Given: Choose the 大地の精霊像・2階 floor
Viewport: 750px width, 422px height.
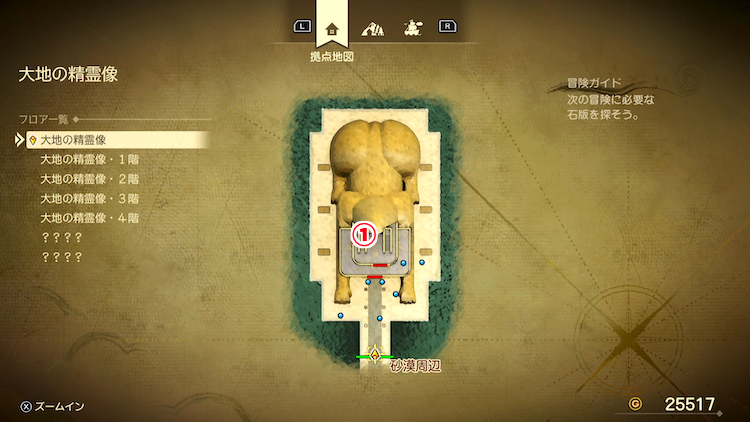Looking at the screenshot, I should pyautogui.click(x=88, y=179).
